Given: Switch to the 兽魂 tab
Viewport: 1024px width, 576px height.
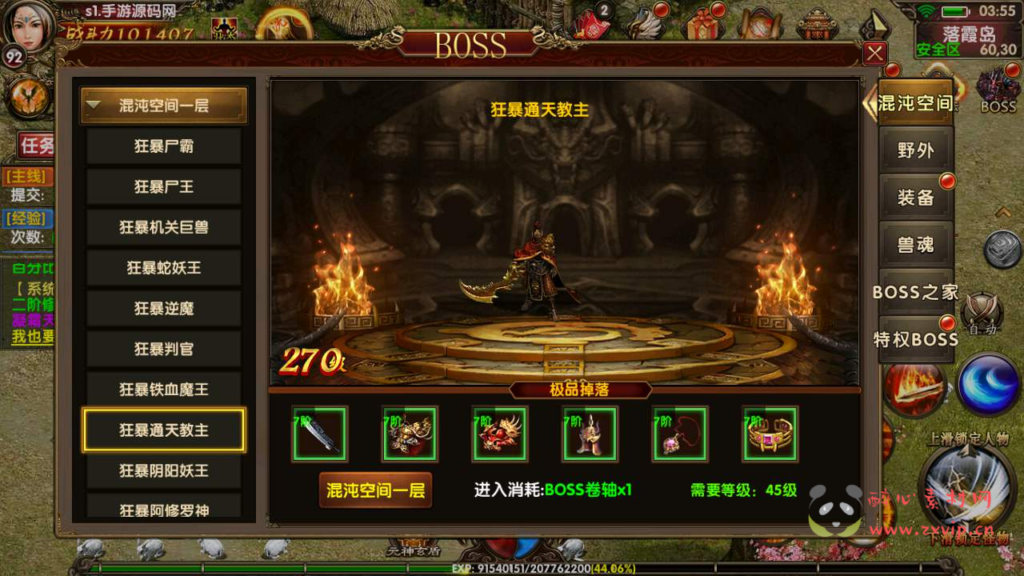Looking at the screenshot, I should click(915, 245).
